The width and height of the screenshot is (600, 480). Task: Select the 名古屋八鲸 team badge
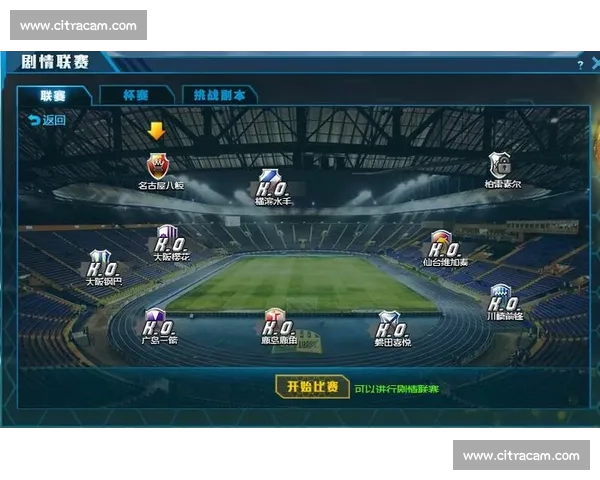pyautogui.click(x=157, y=166)
